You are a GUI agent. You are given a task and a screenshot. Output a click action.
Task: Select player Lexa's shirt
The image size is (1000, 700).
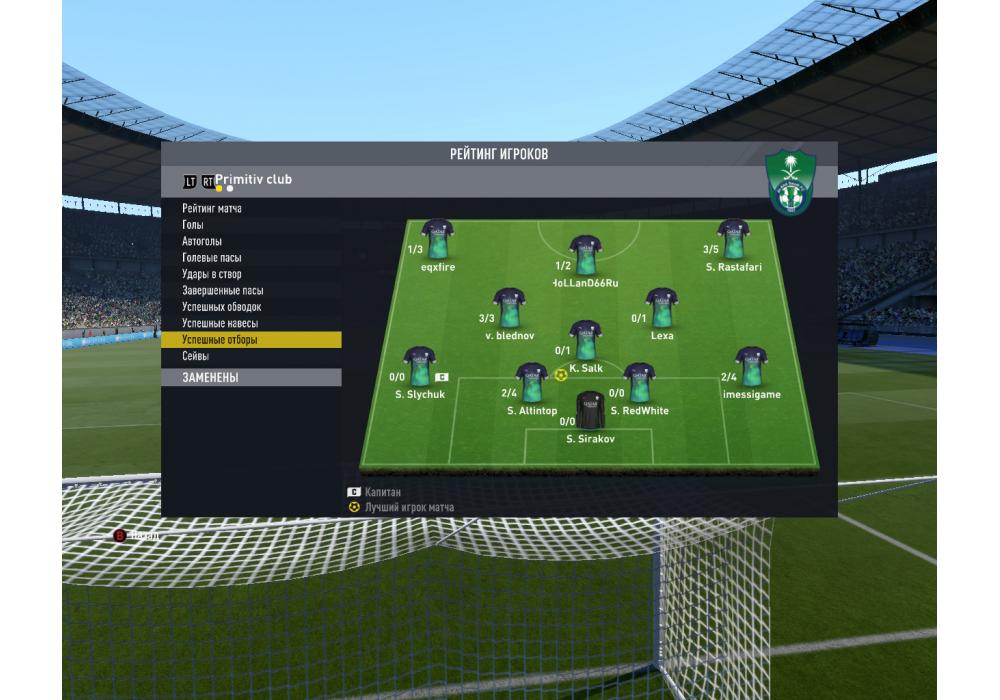[661, 308]
